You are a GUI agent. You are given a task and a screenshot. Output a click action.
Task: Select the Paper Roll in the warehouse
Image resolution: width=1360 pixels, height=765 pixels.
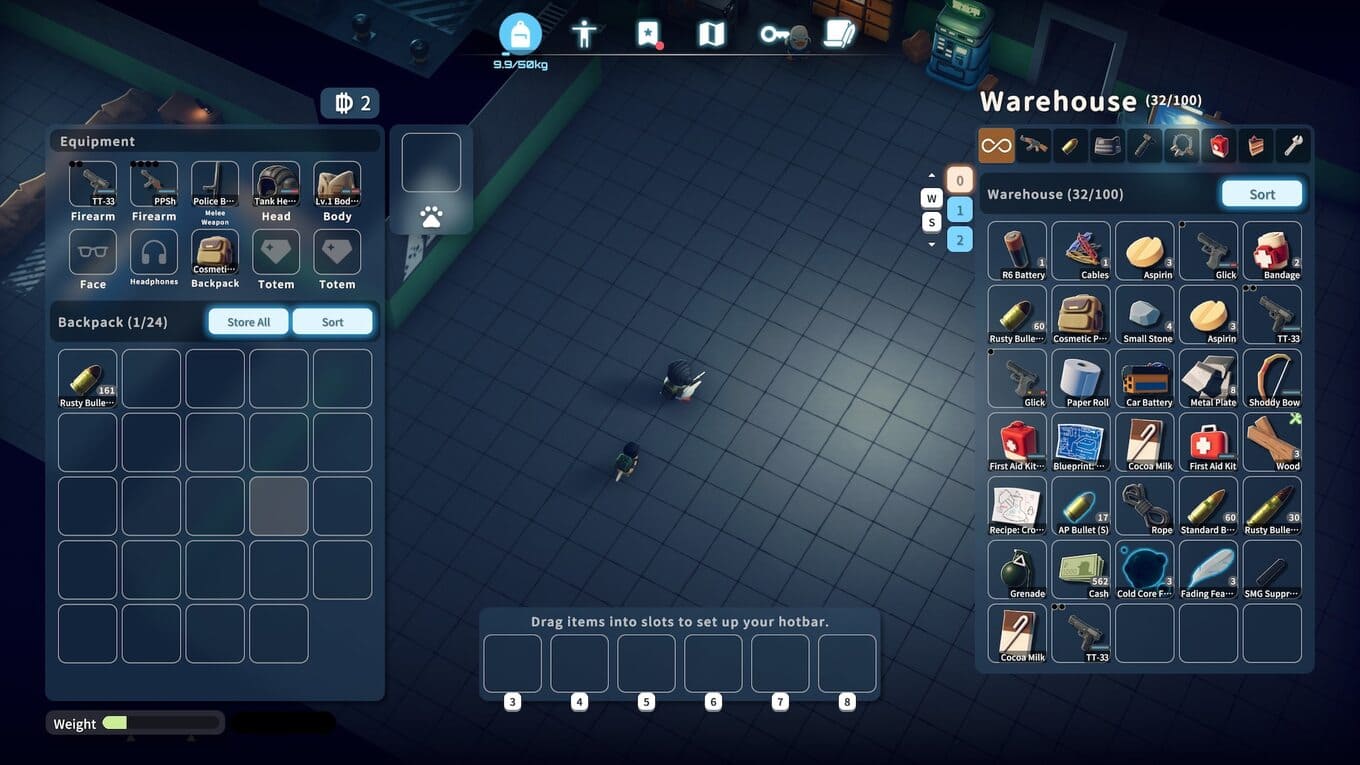tap(1081, 378)
